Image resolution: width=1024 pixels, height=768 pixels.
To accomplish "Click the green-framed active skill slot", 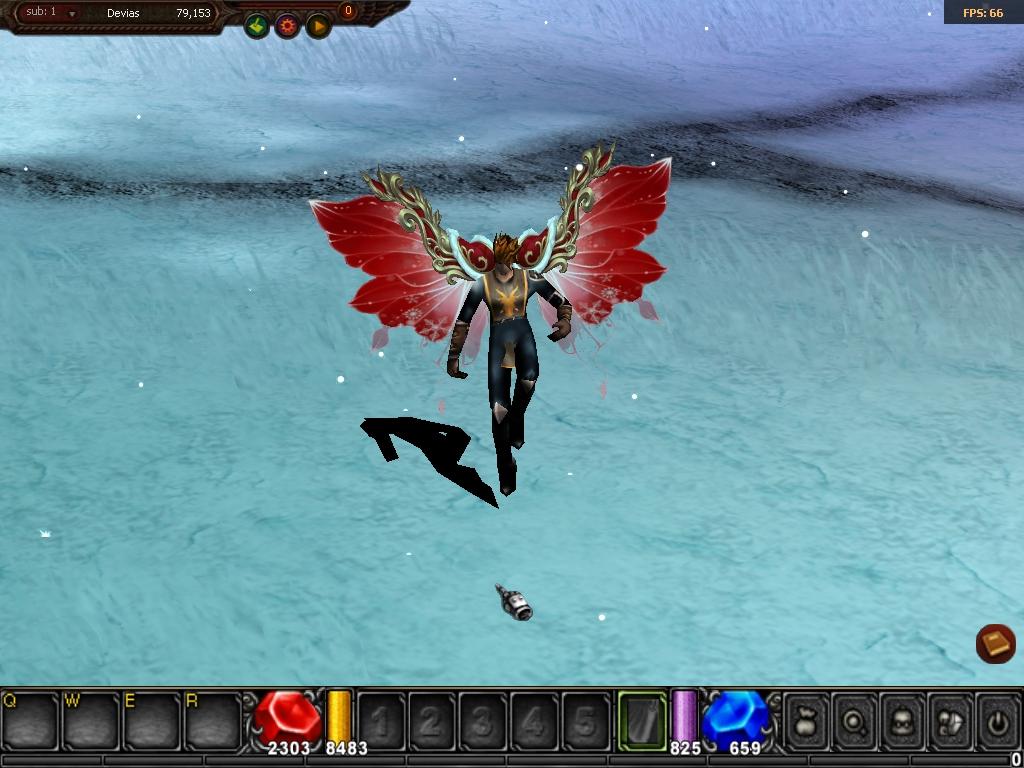I will click(641, 720).
